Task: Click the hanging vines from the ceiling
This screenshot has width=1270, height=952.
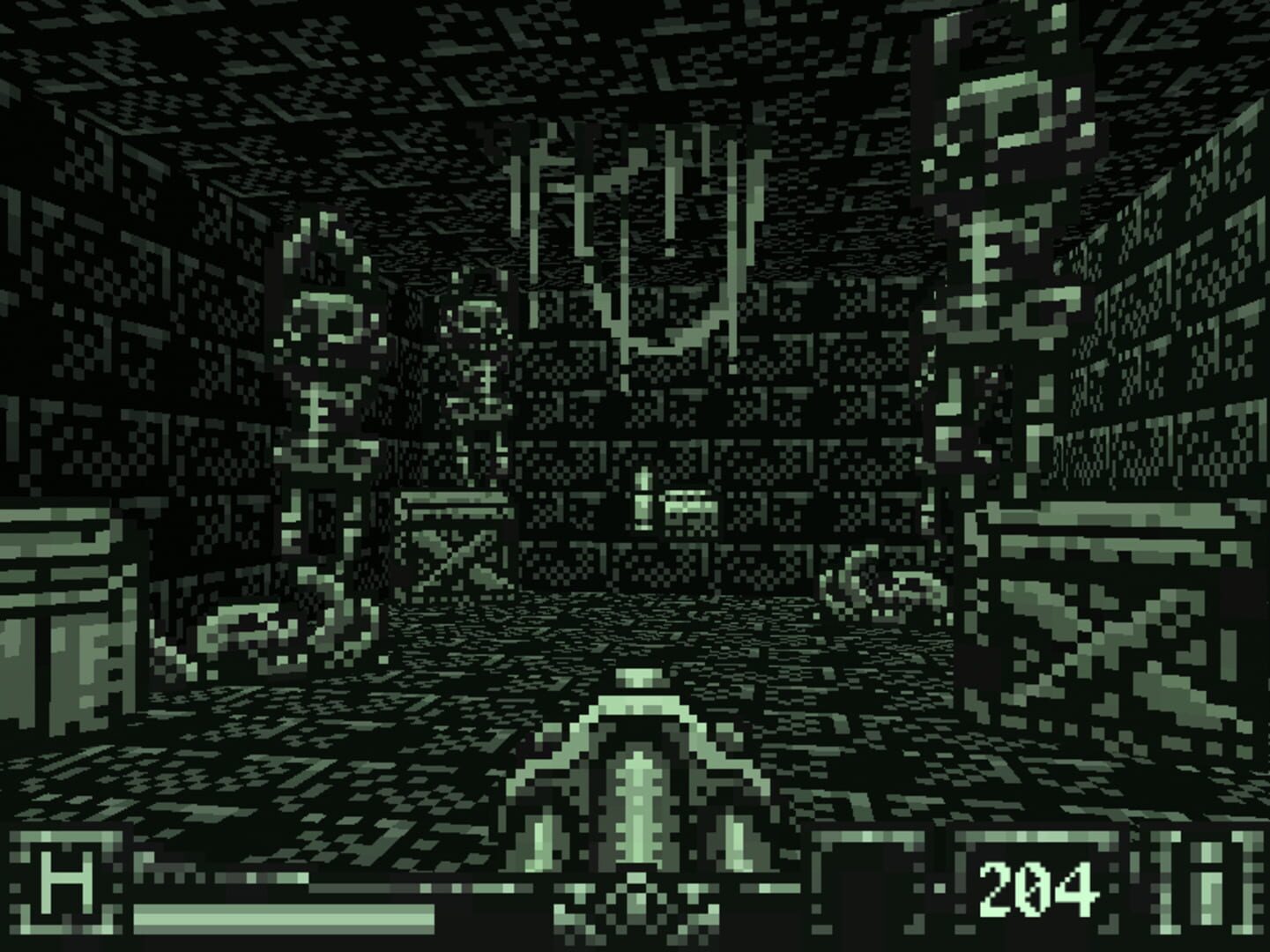Action: (x=635, y=220)
